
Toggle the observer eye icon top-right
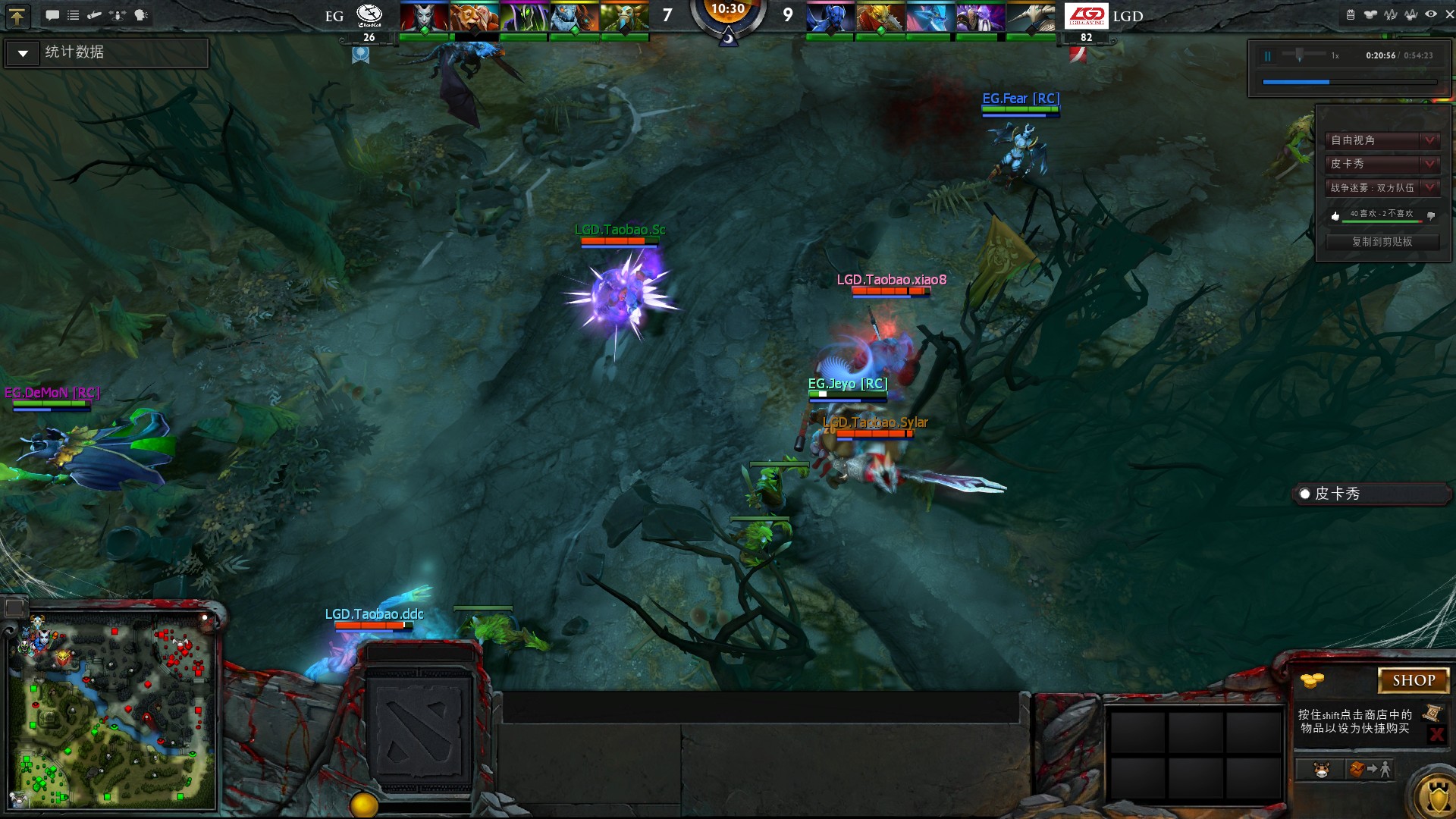(x=1431, y=14)
